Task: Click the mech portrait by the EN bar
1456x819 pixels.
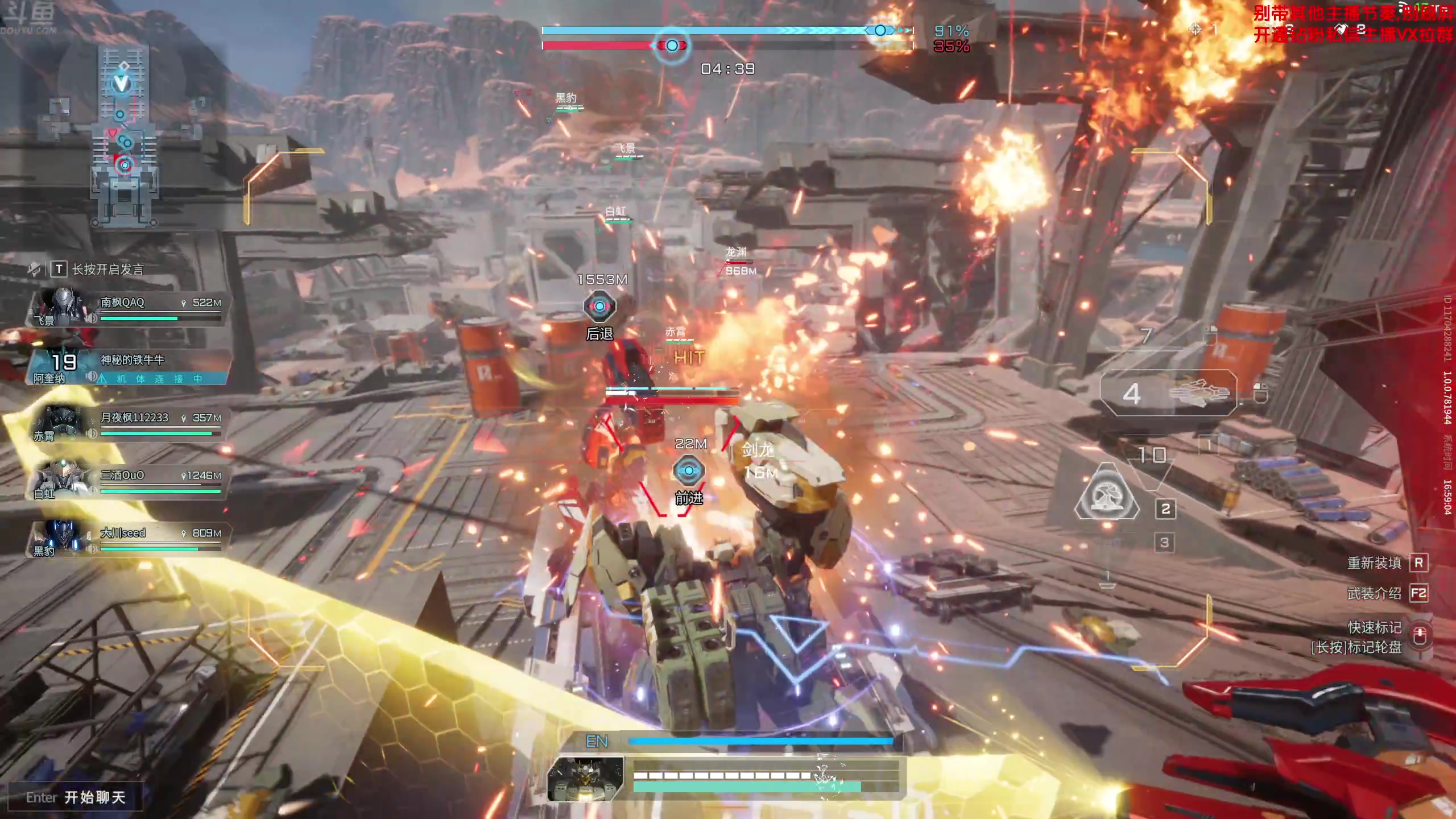Action: [585, 779]
